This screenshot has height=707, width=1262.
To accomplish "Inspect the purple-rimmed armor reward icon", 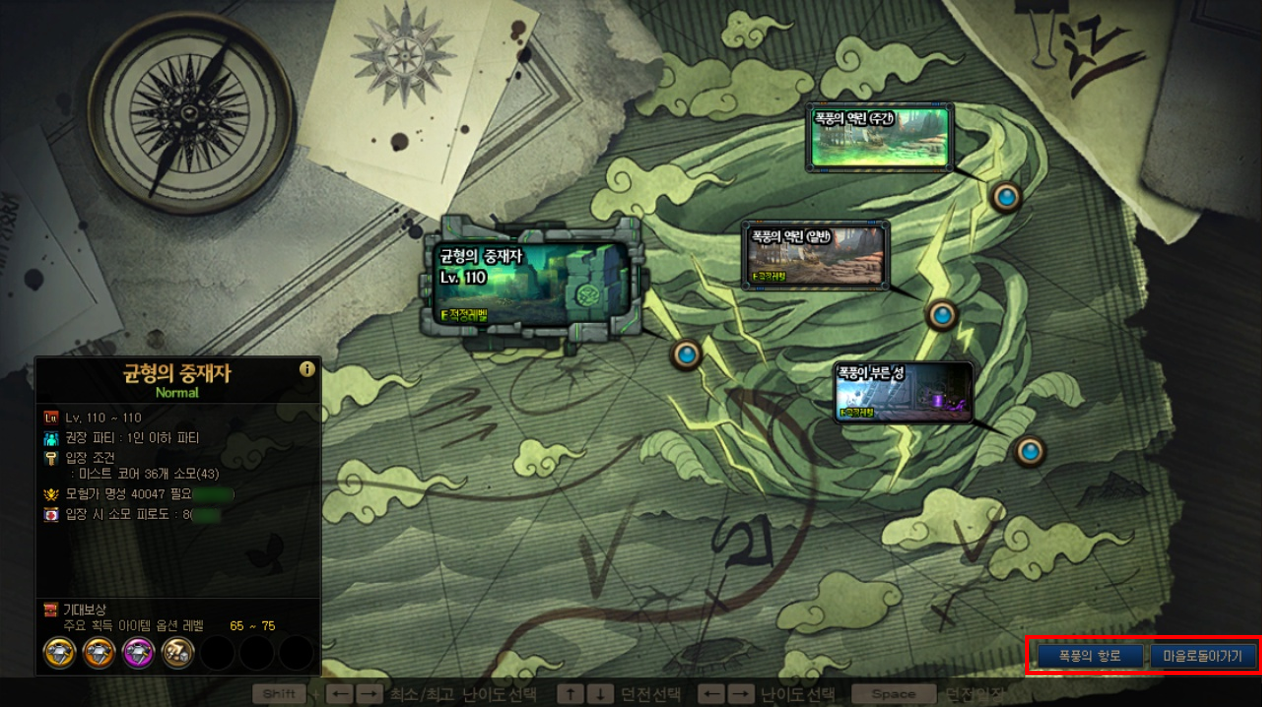I will click(x=137, y=653).
